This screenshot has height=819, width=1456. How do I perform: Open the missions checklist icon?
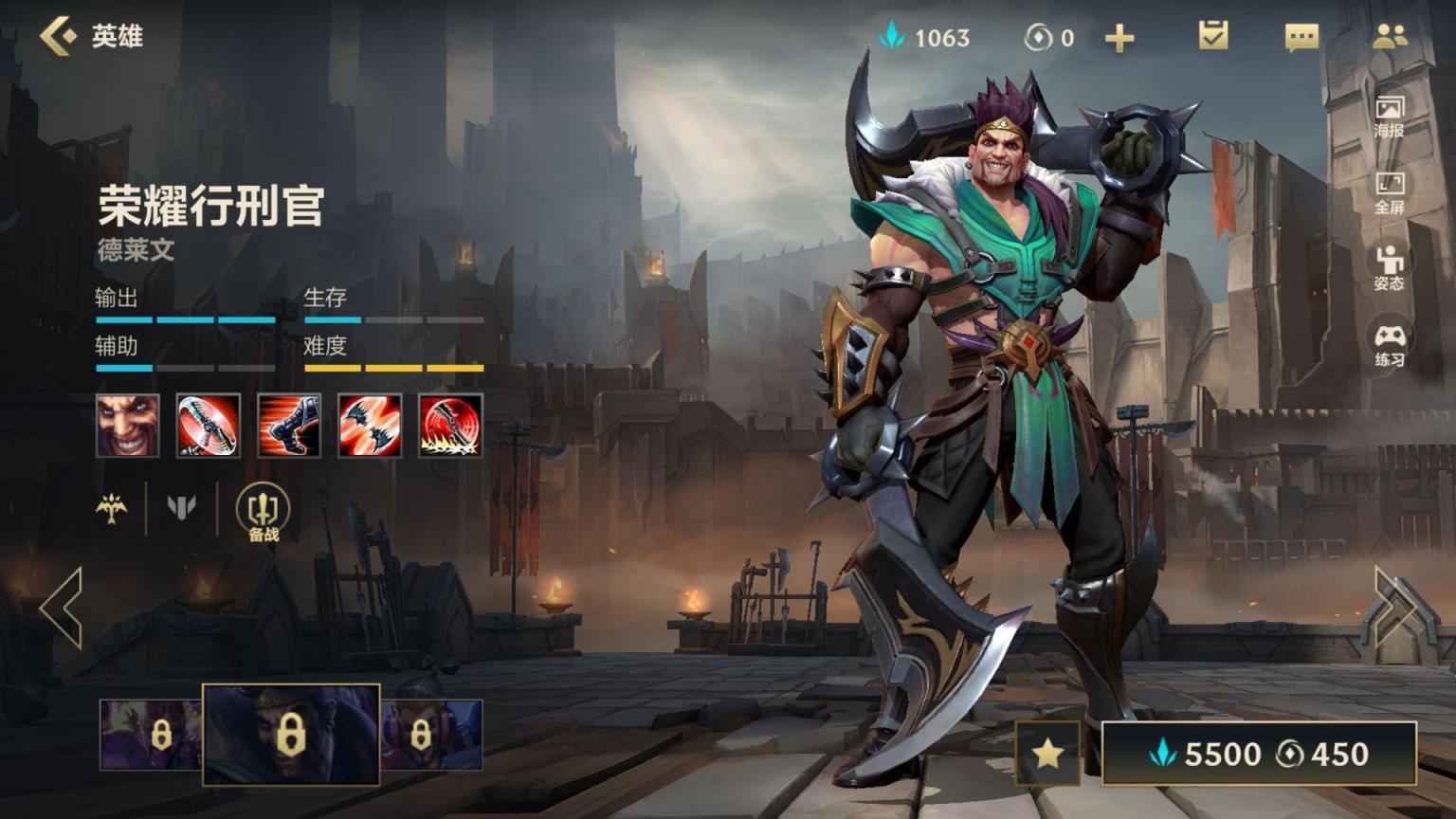[x=1212, y=37]
